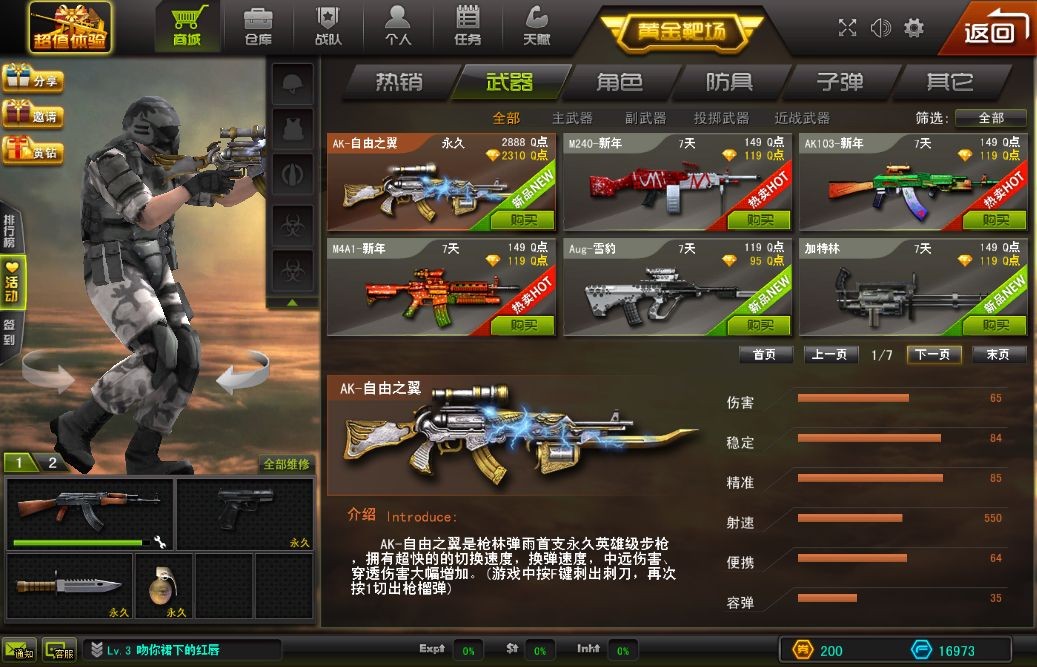Screen dimensions: 1037x667
Task: Go to 下一页 next page
Action: (x=934, y=355)
